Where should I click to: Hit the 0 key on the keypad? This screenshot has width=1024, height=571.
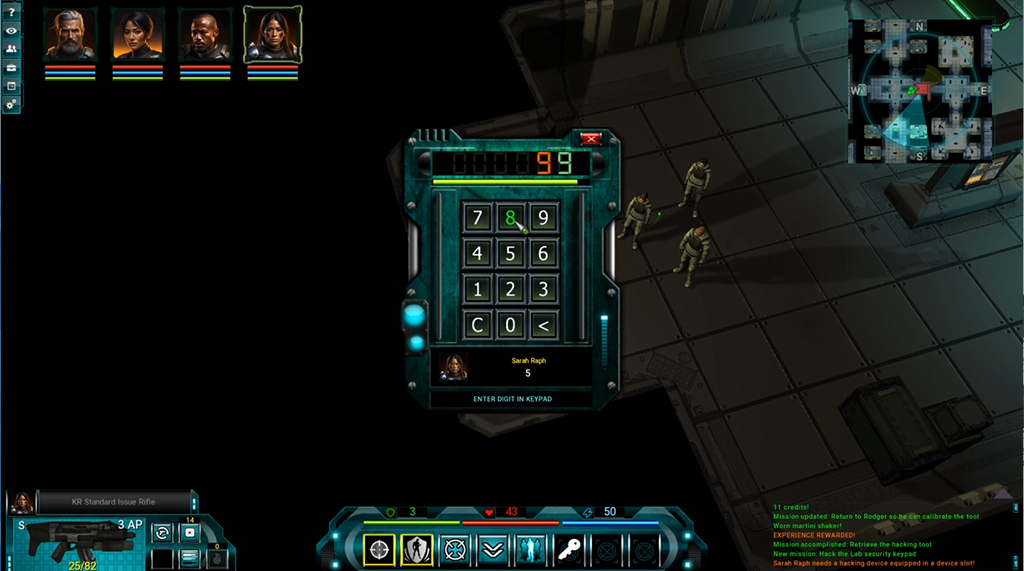(510, 325)
